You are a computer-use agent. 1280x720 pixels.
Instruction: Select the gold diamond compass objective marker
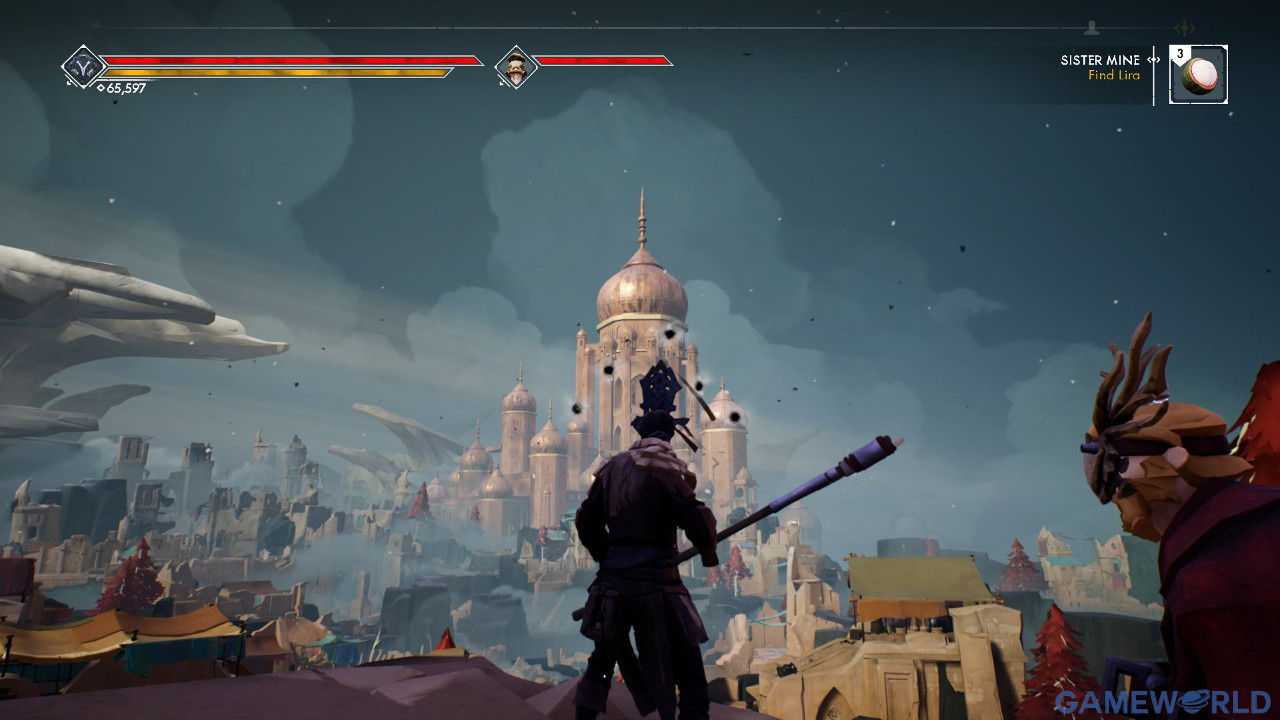1187,28
